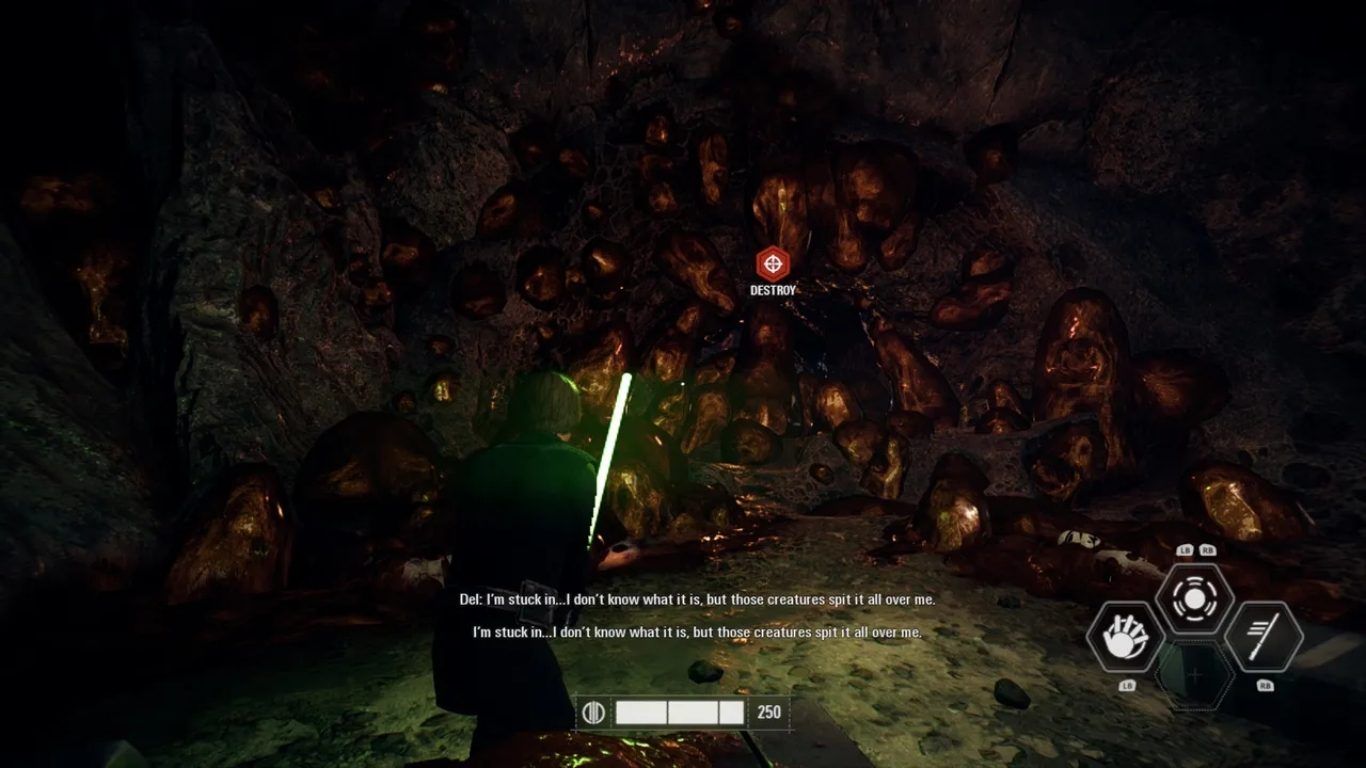Screen dimensions: 1366x768
Task: Use the lightsaber Rush ability
Action: point(1264,637)
